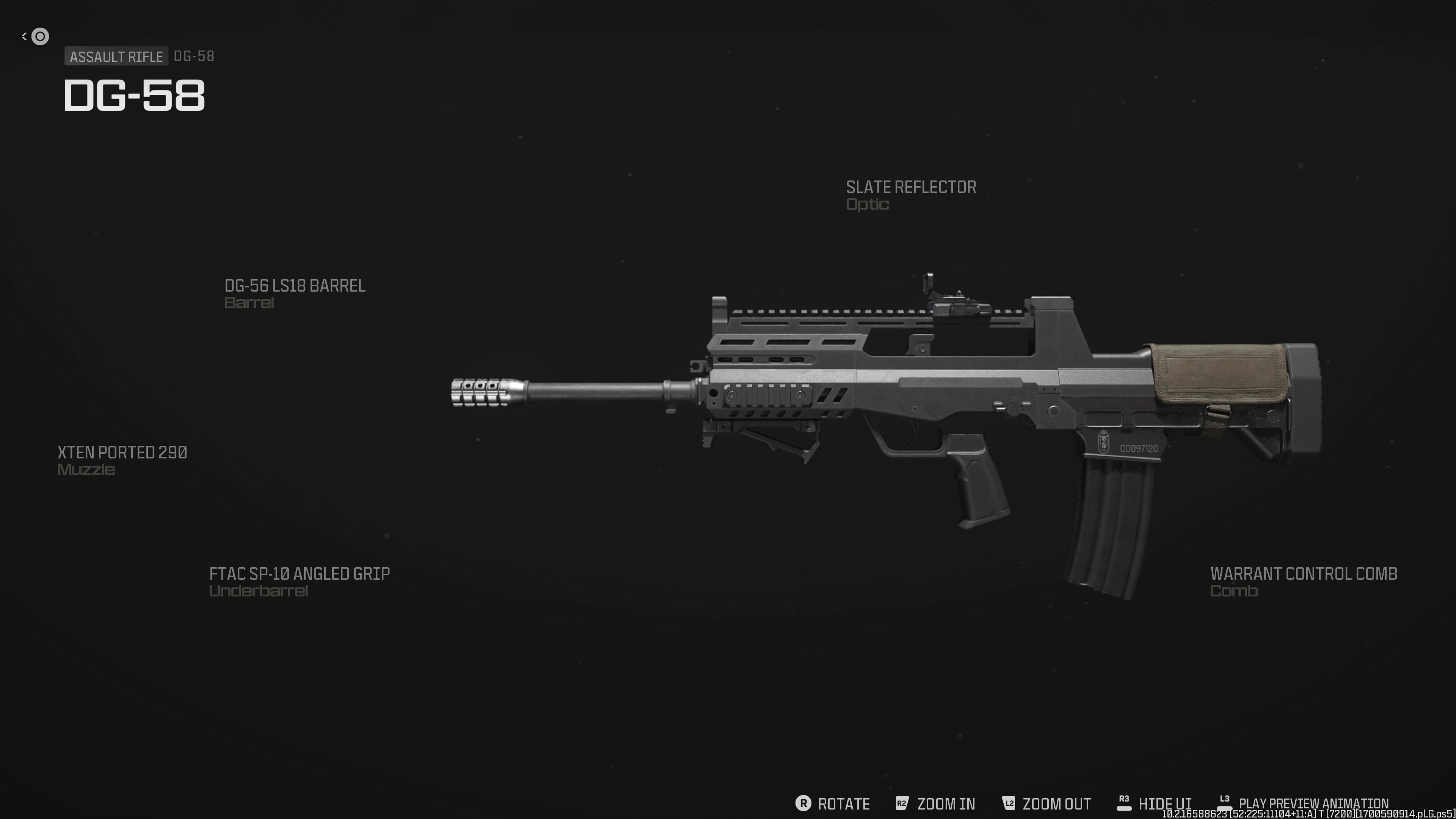This screenshot has width=1456, height=819.
Task: Click the back navigation circle icon
Action: (39, 36)
